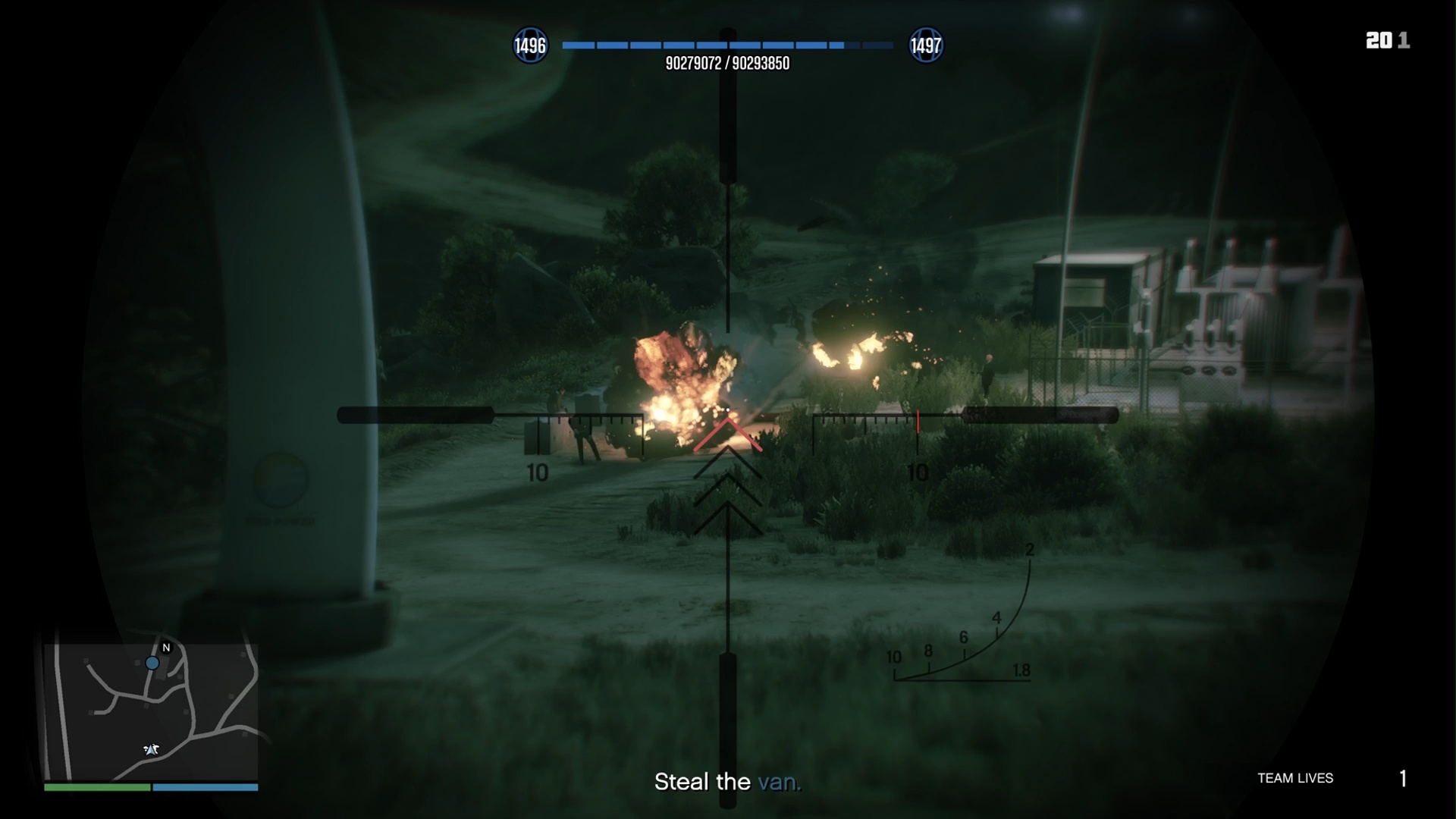
Task: Click the next-rank 1497 globe badge
Action: pos(925,45)
